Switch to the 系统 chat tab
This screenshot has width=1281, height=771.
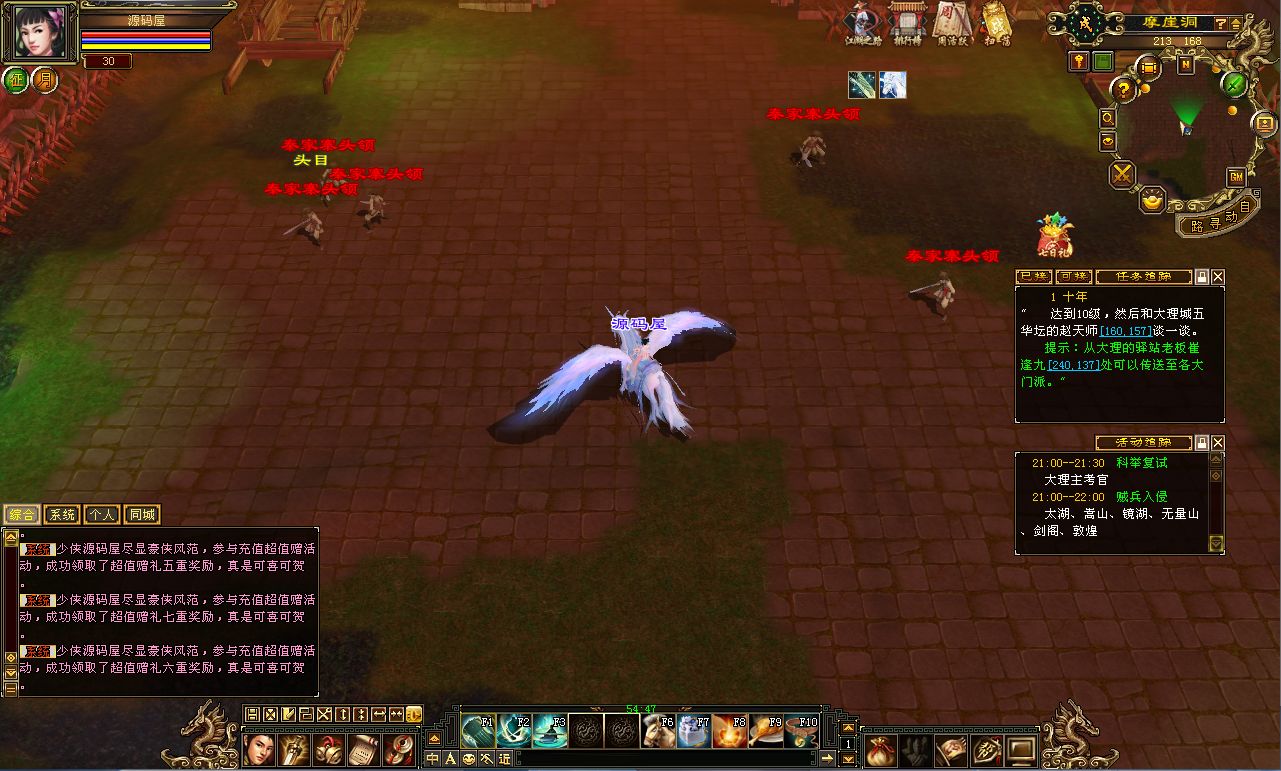pyautogui.click(x=61, y=513)
